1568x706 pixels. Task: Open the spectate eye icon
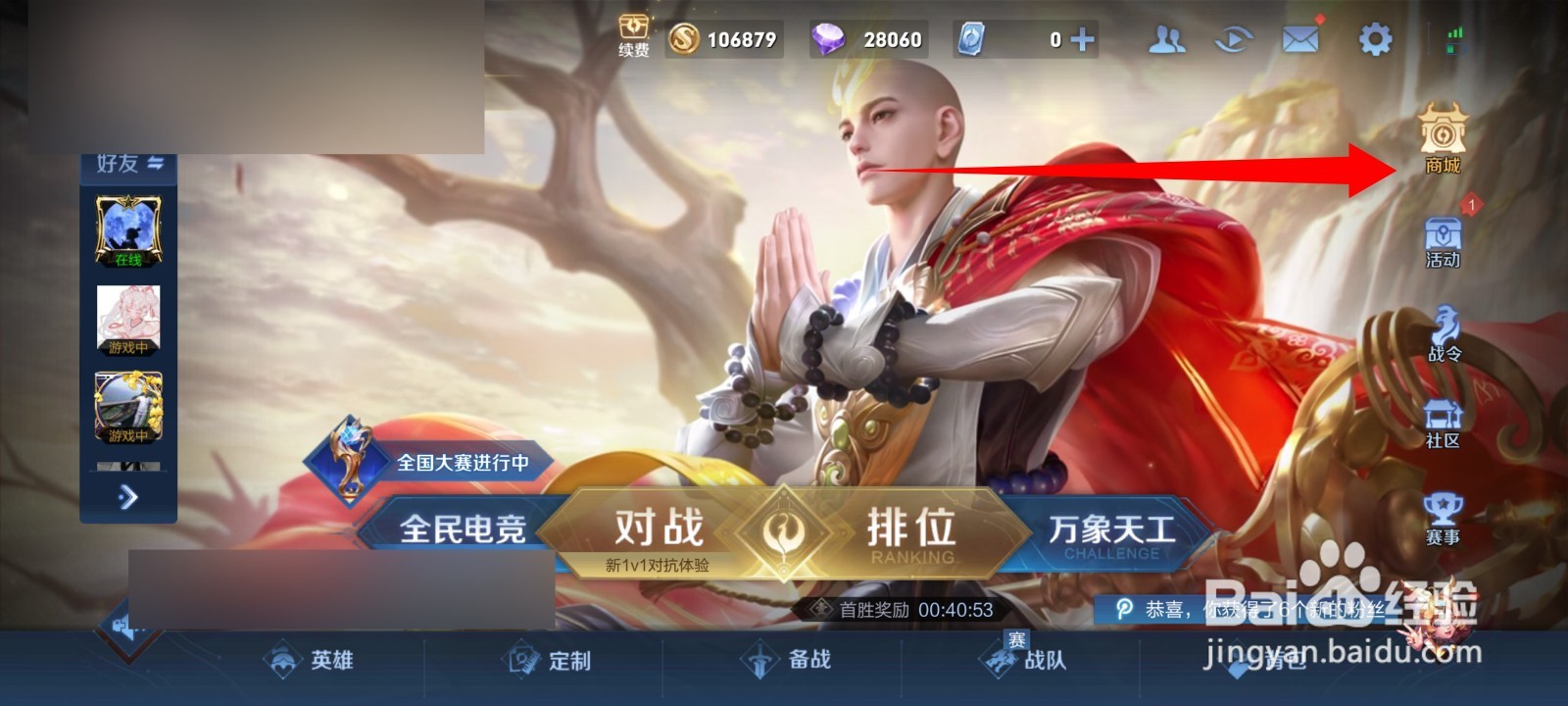pyautogui.click(x=1233, y=39)
